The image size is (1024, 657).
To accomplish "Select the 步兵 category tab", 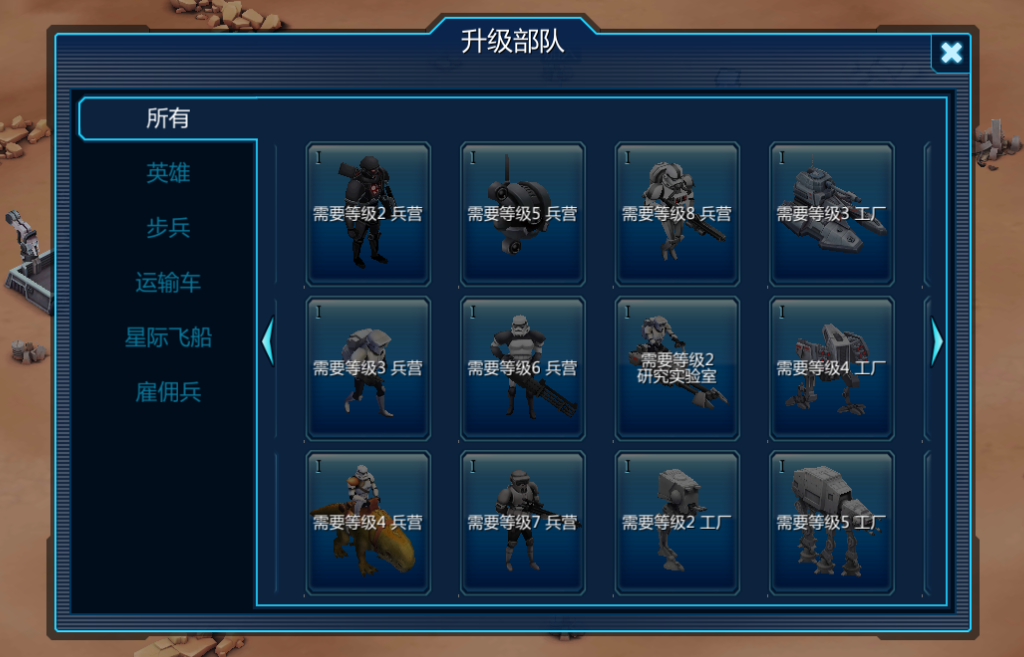I will [x=168, y=228].
